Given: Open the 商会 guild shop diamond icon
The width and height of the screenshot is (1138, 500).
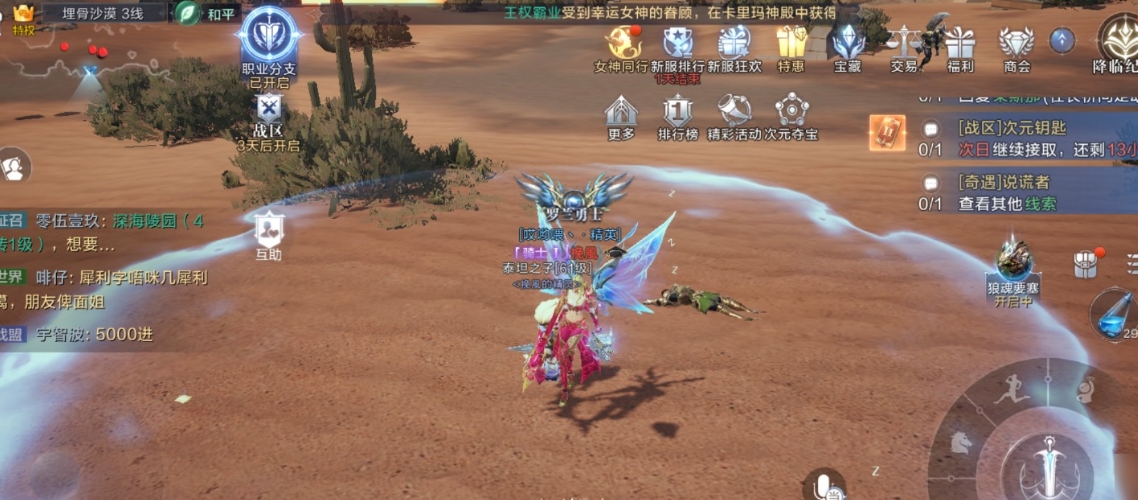Looking at the screenshot, I should click(x=1017, y=44).
